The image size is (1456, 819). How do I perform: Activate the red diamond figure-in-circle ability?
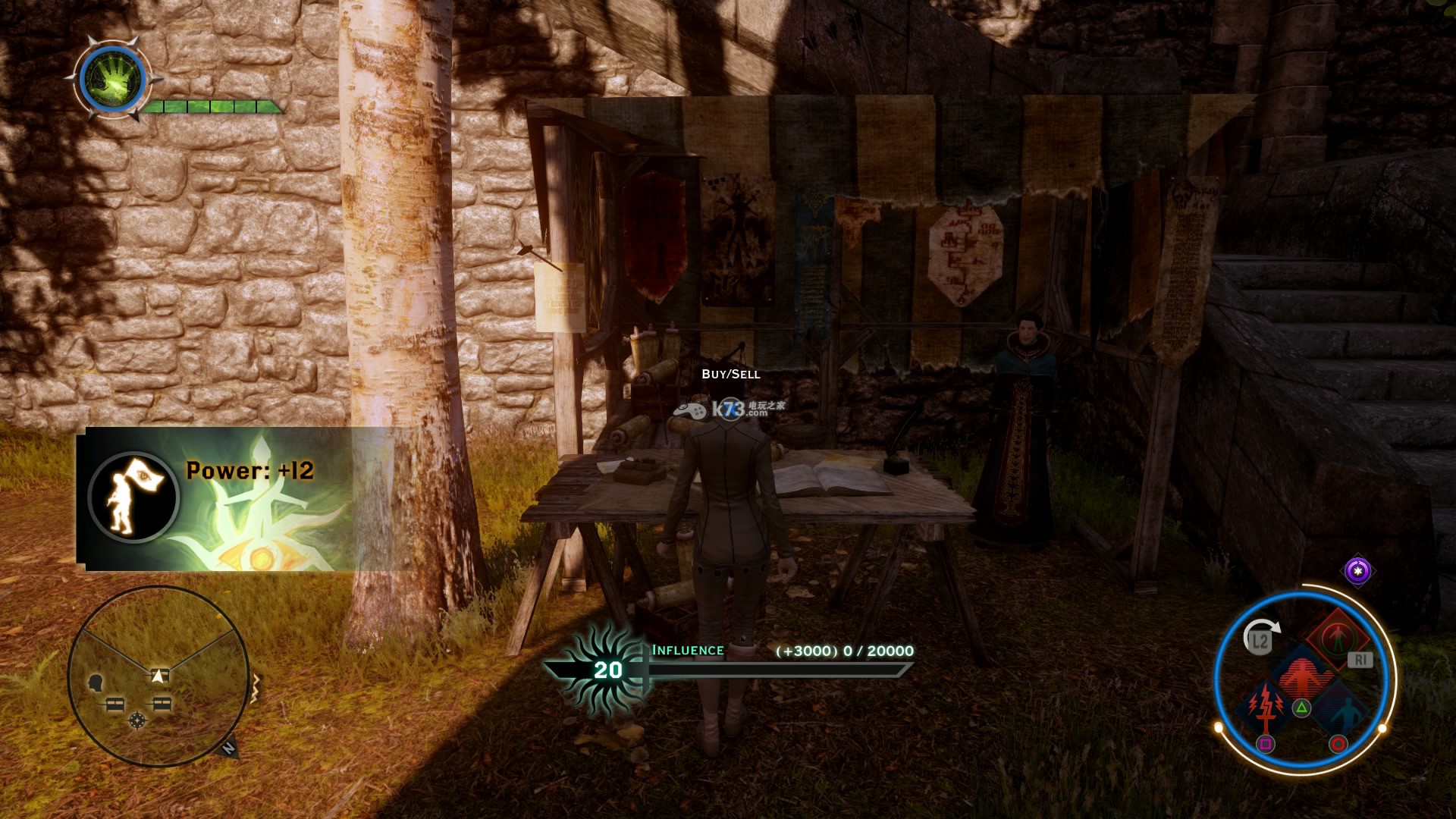[1335, 635]
